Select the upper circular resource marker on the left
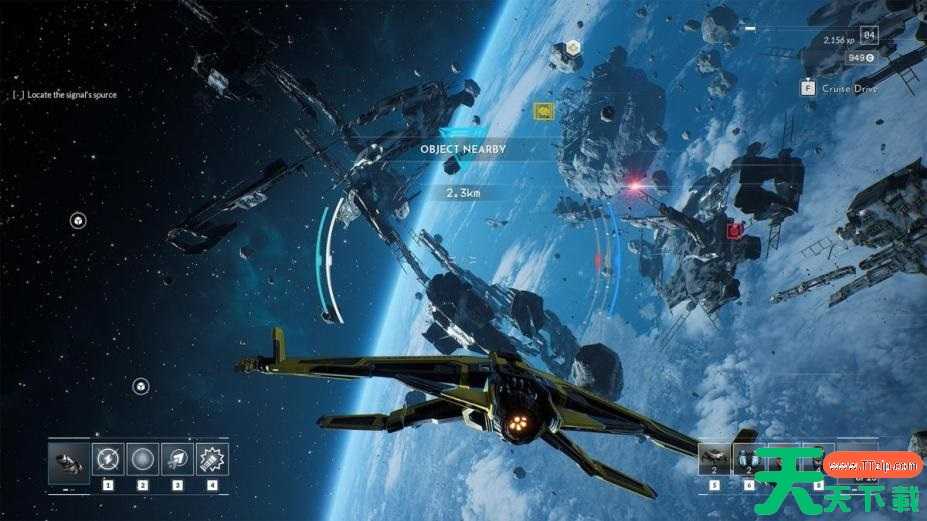The height and width of the screenshot is (521, 927). pyautogui.click(x=78, y=221)
